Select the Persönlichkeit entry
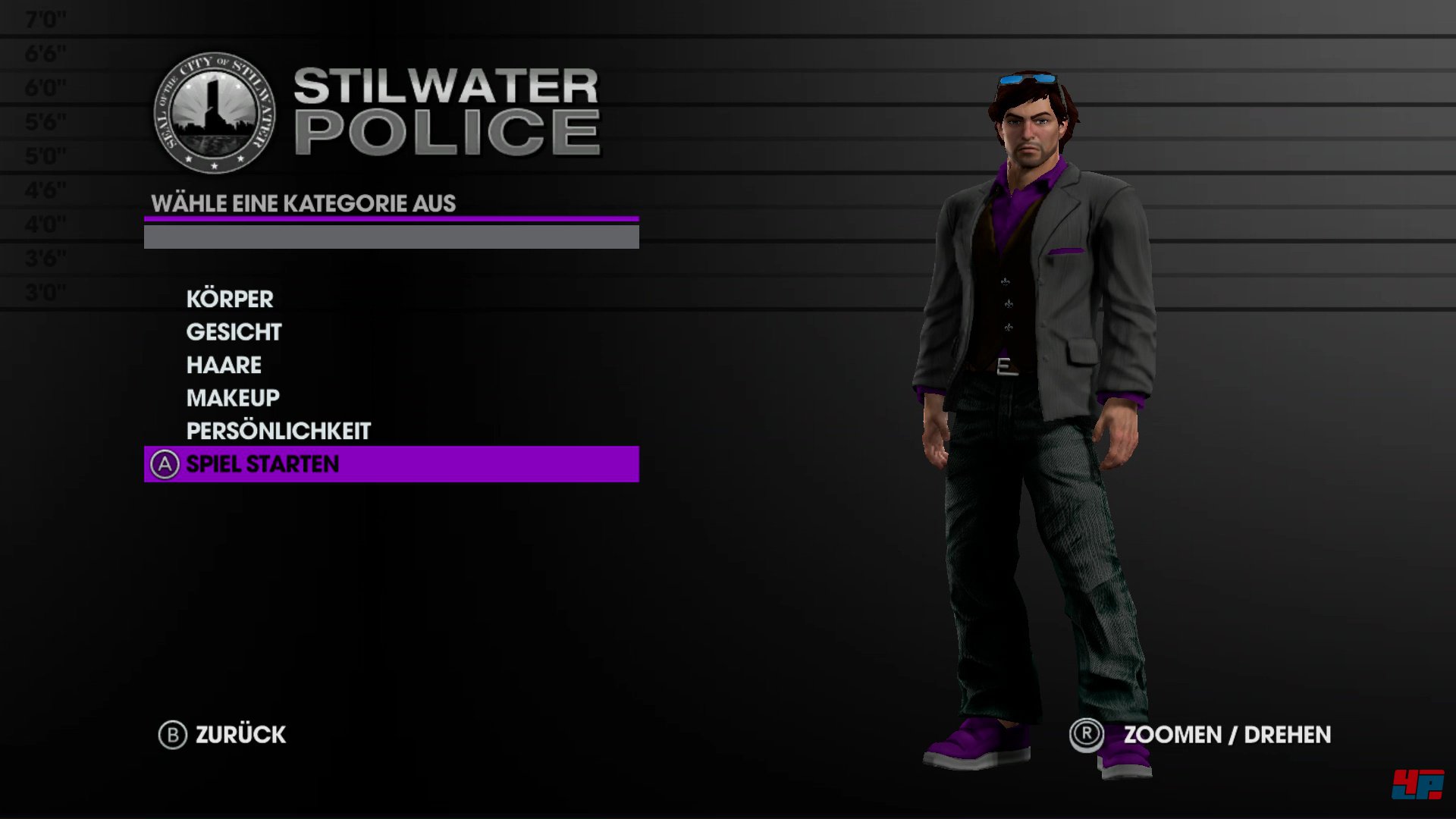The image size is (1456, 819). click(278, 431)
